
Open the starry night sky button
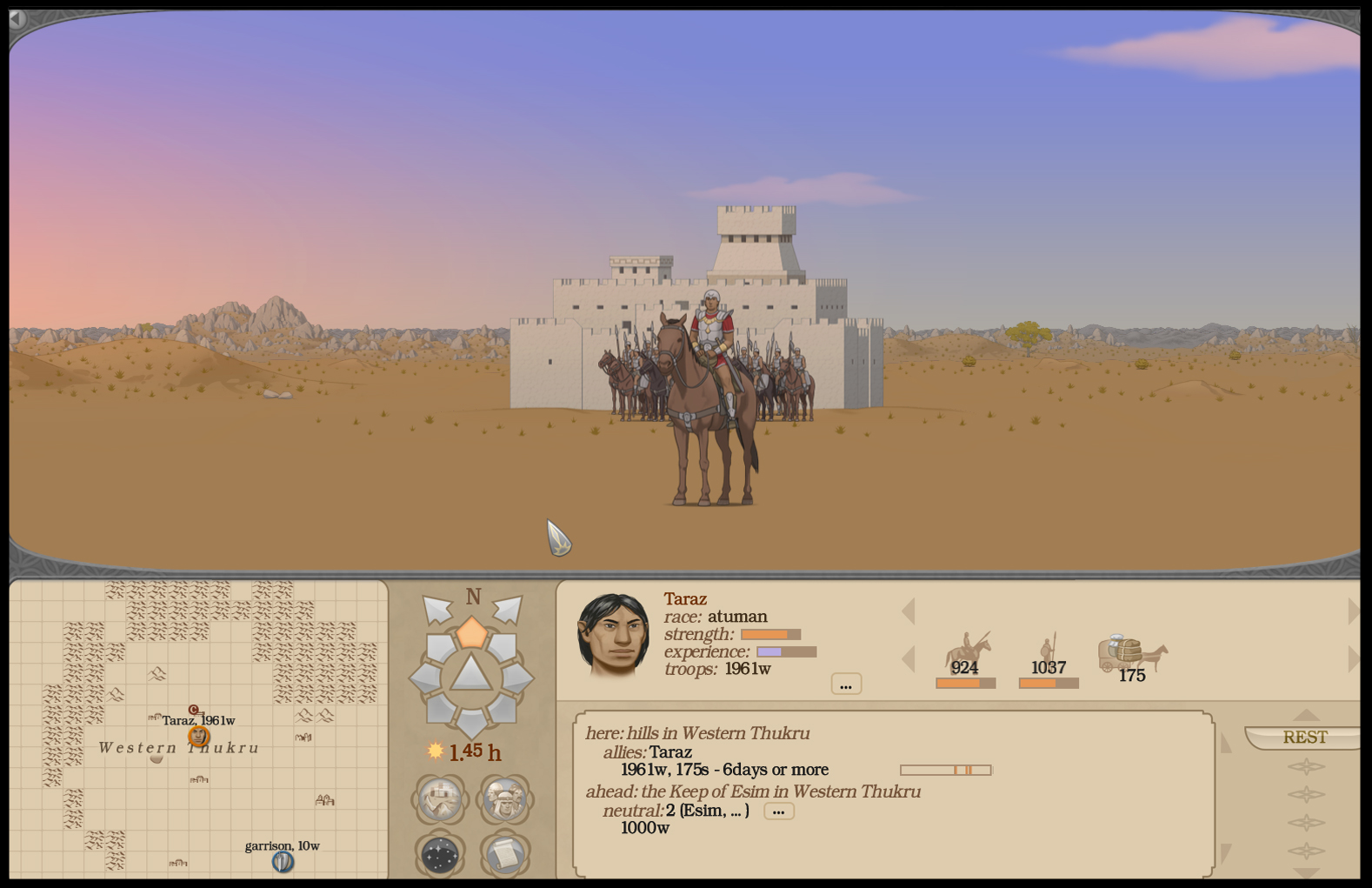[440, 855]
